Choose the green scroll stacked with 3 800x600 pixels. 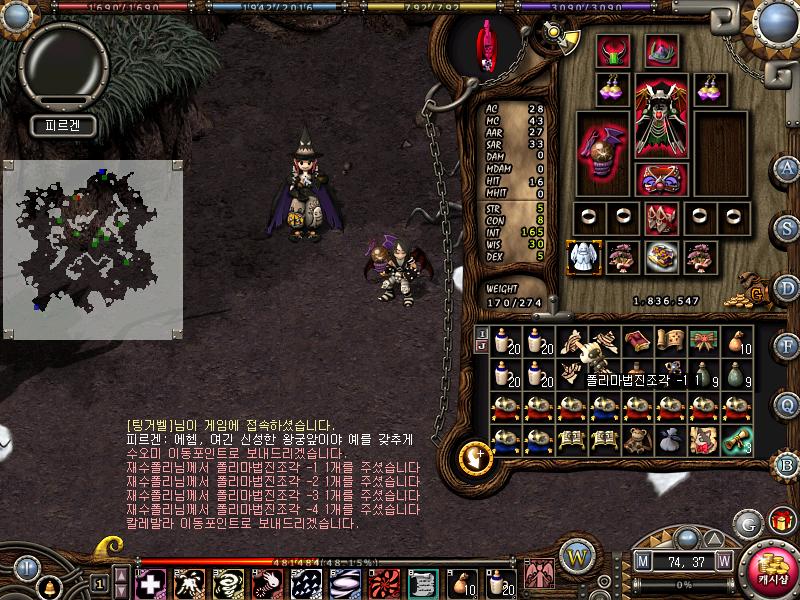[x=737, y=440]
